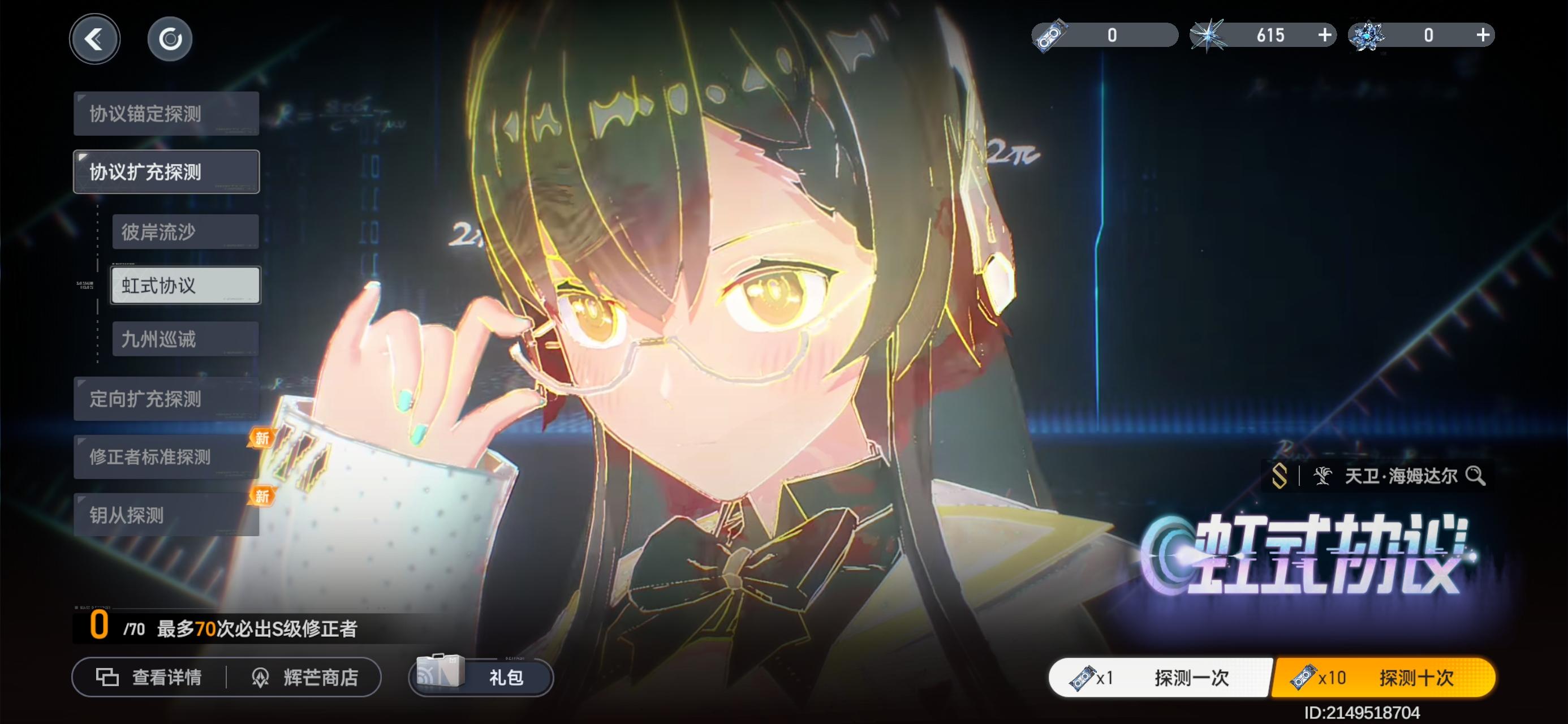Select the 彼岸流沙 sub-banner
This screenshot has height=724, width=1568.
186,232
